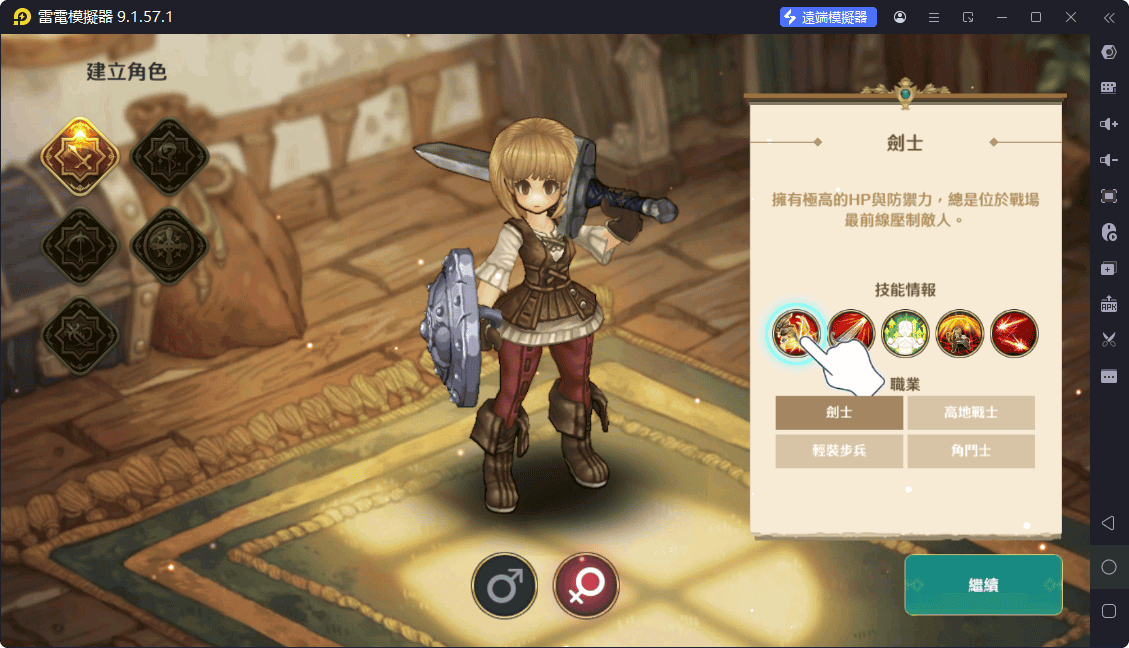
Task: Switch to the male gender button
Action: 505,586
